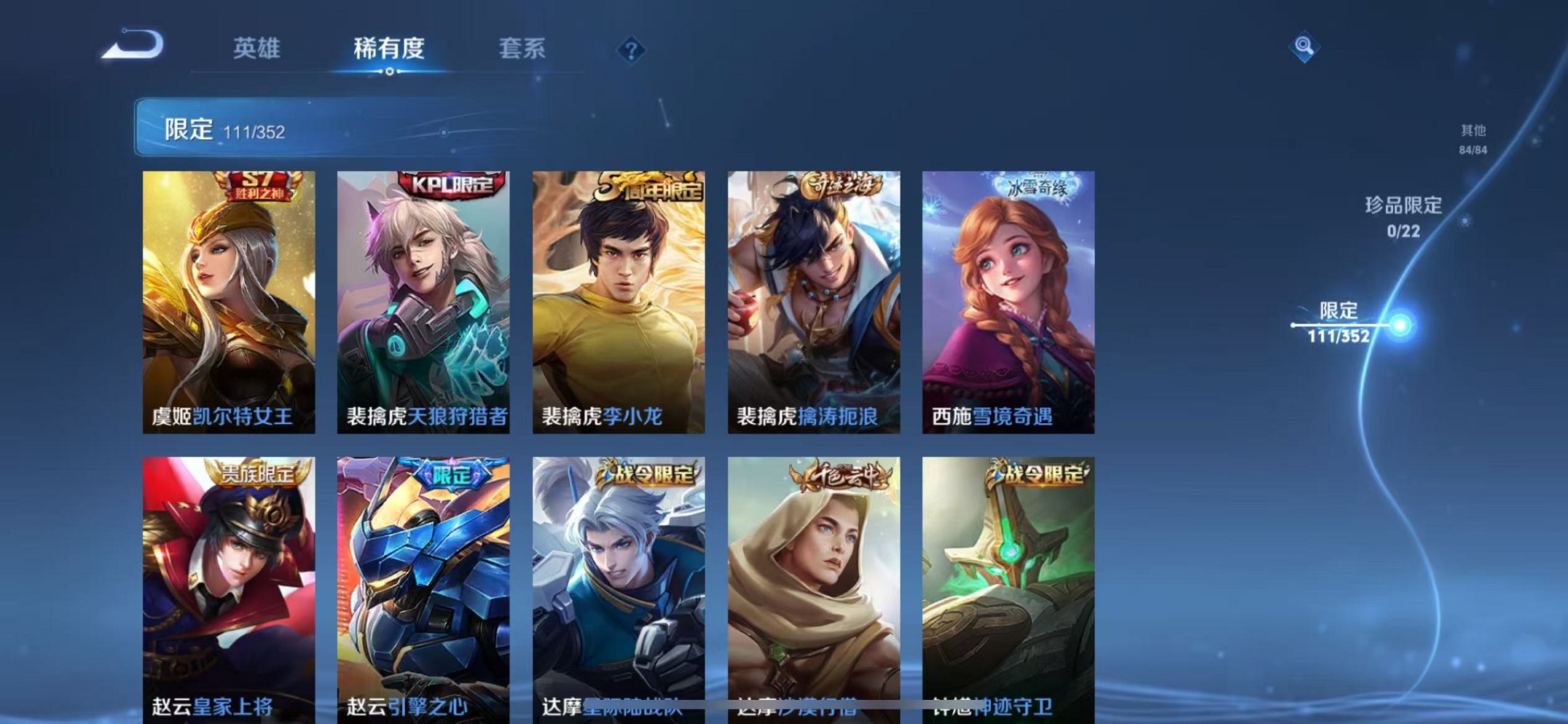This screenshot has width=1568, height=724.
Task: Open the help question mark icon
Action: [631, 50]
